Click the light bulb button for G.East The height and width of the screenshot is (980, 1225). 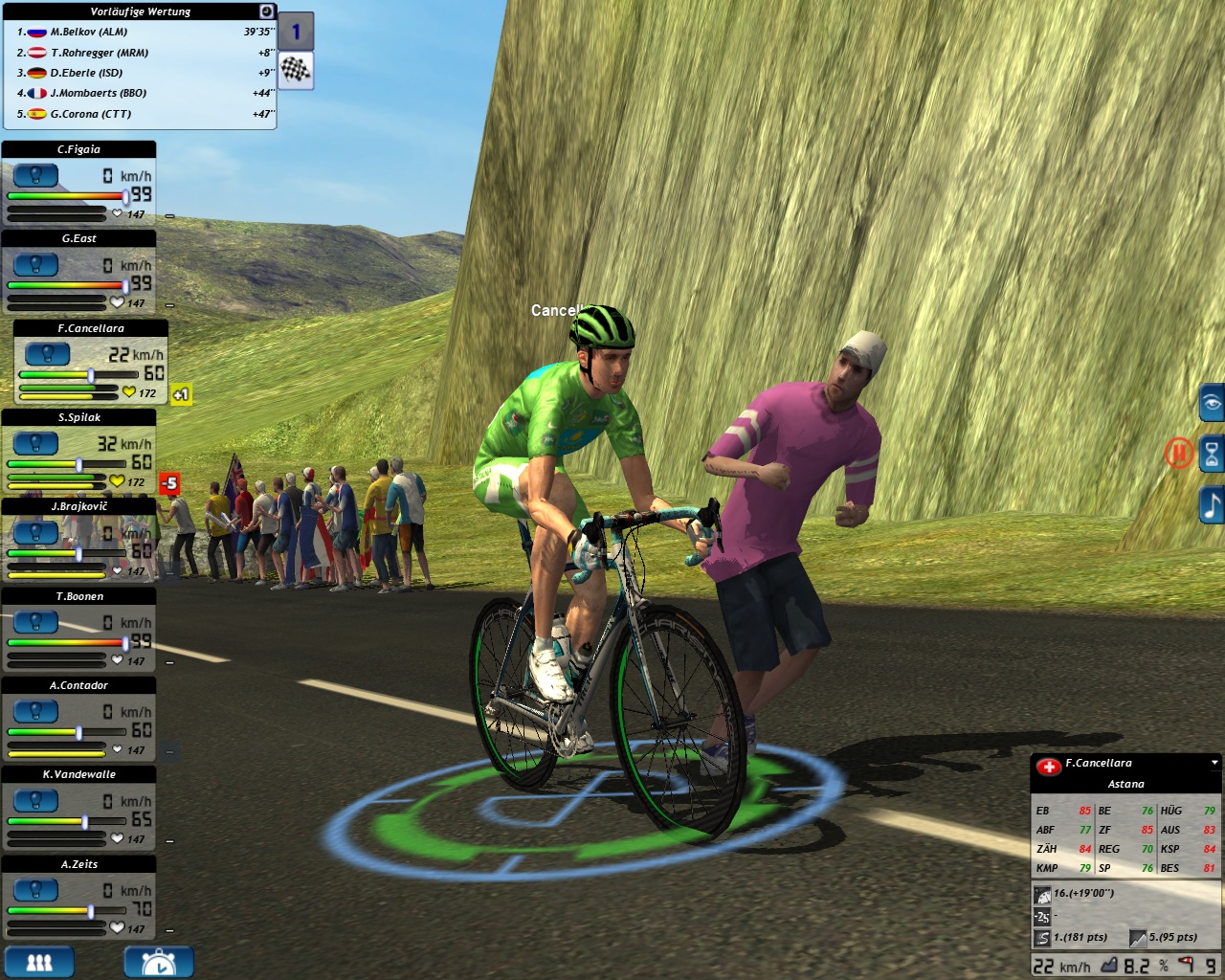point(36,265)
